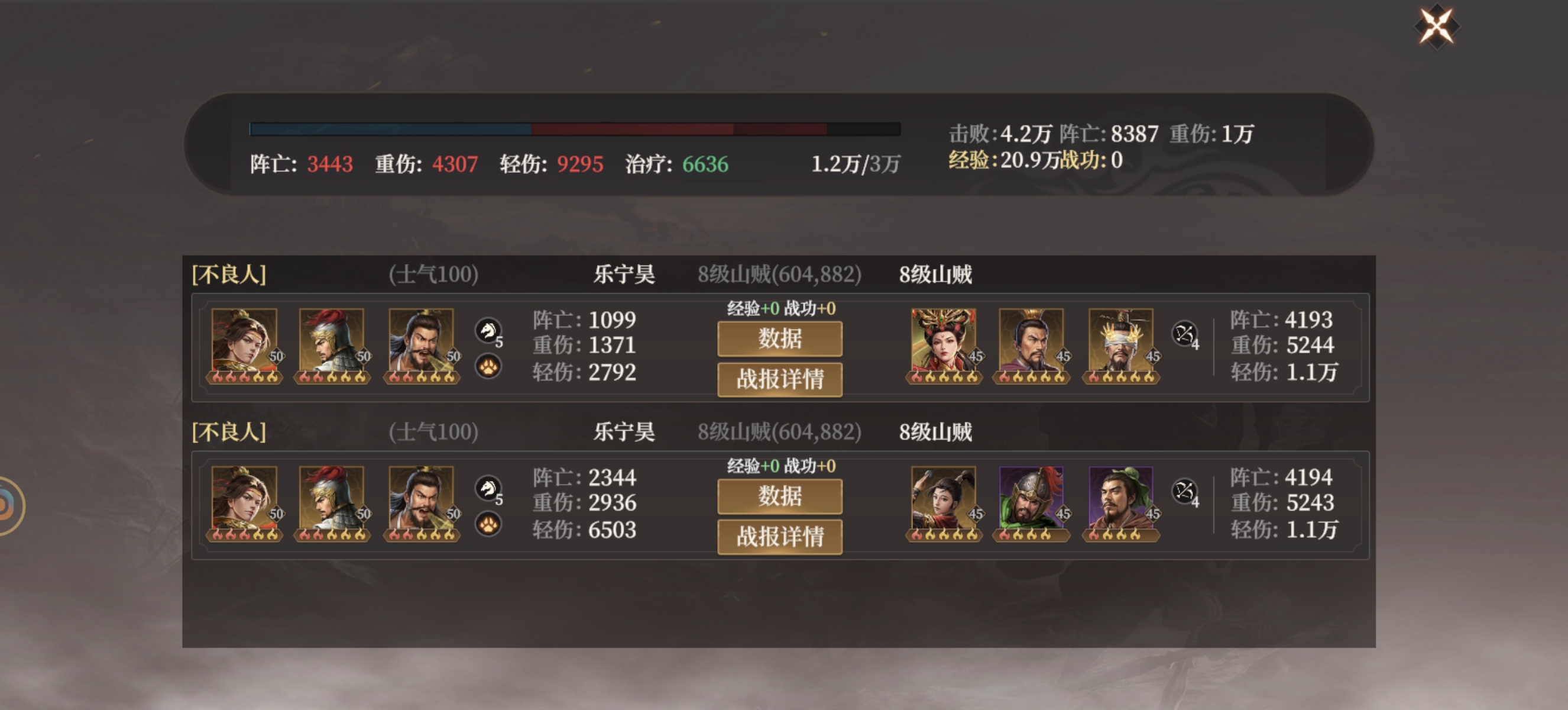Viewport: 1568px width, 710px height.
Task: Select the guild tag [不良人] in the first row
Action: [x=228, y=274]
